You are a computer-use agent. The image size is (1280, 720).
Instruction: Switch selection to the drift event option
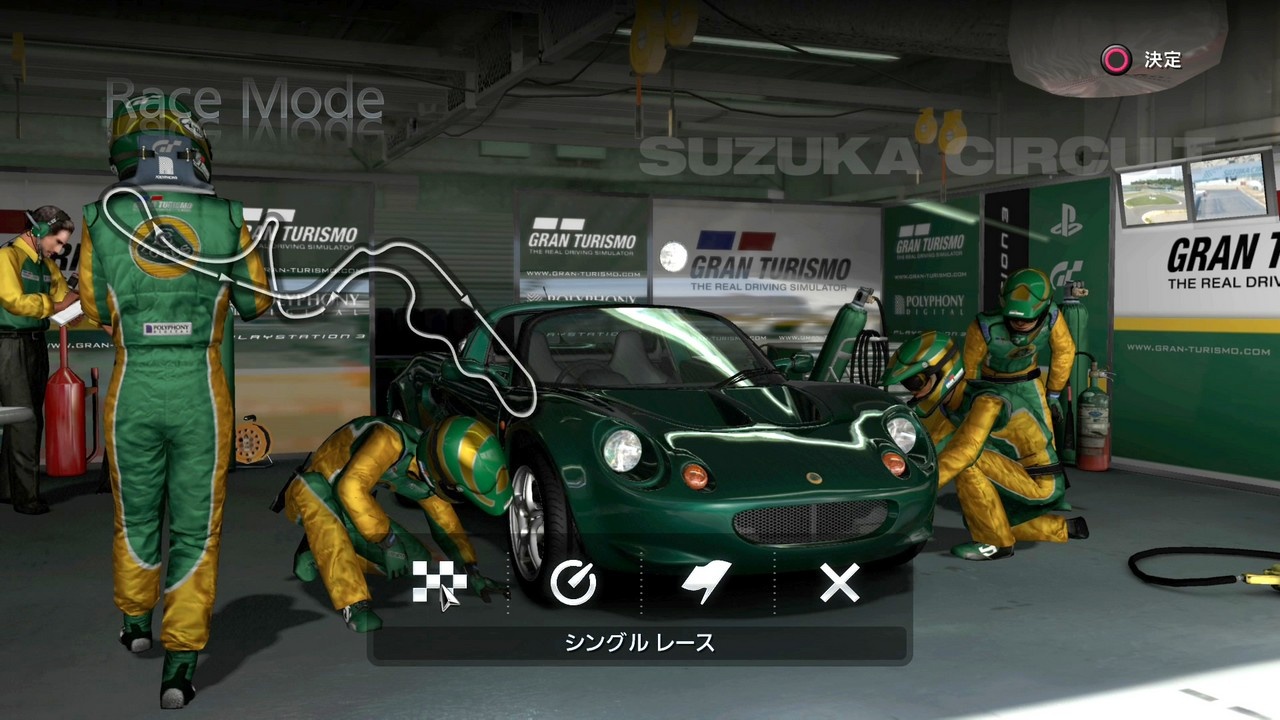click(x=707, y=583)
